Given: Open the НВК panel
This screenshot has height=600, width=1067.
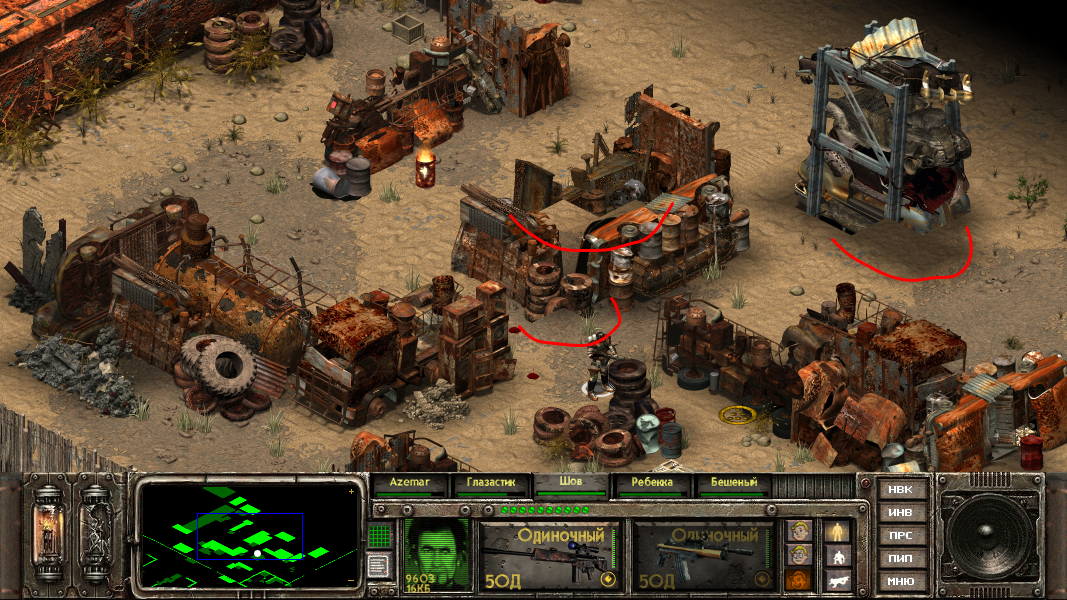Looking at the screenshot, I should (900, 489).
